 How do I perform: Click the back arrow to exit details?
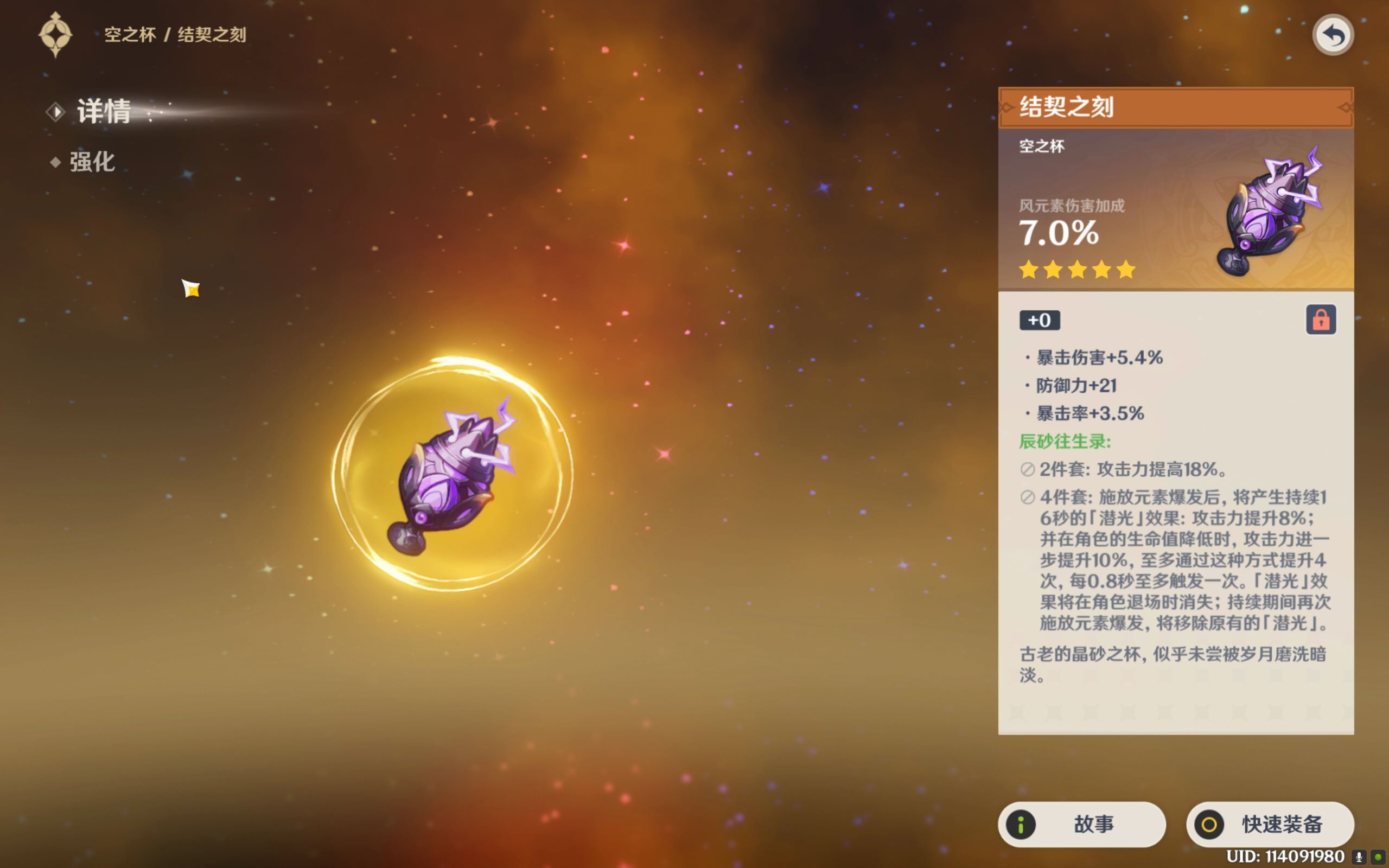pyautogui.click(x=1333, y=34)
